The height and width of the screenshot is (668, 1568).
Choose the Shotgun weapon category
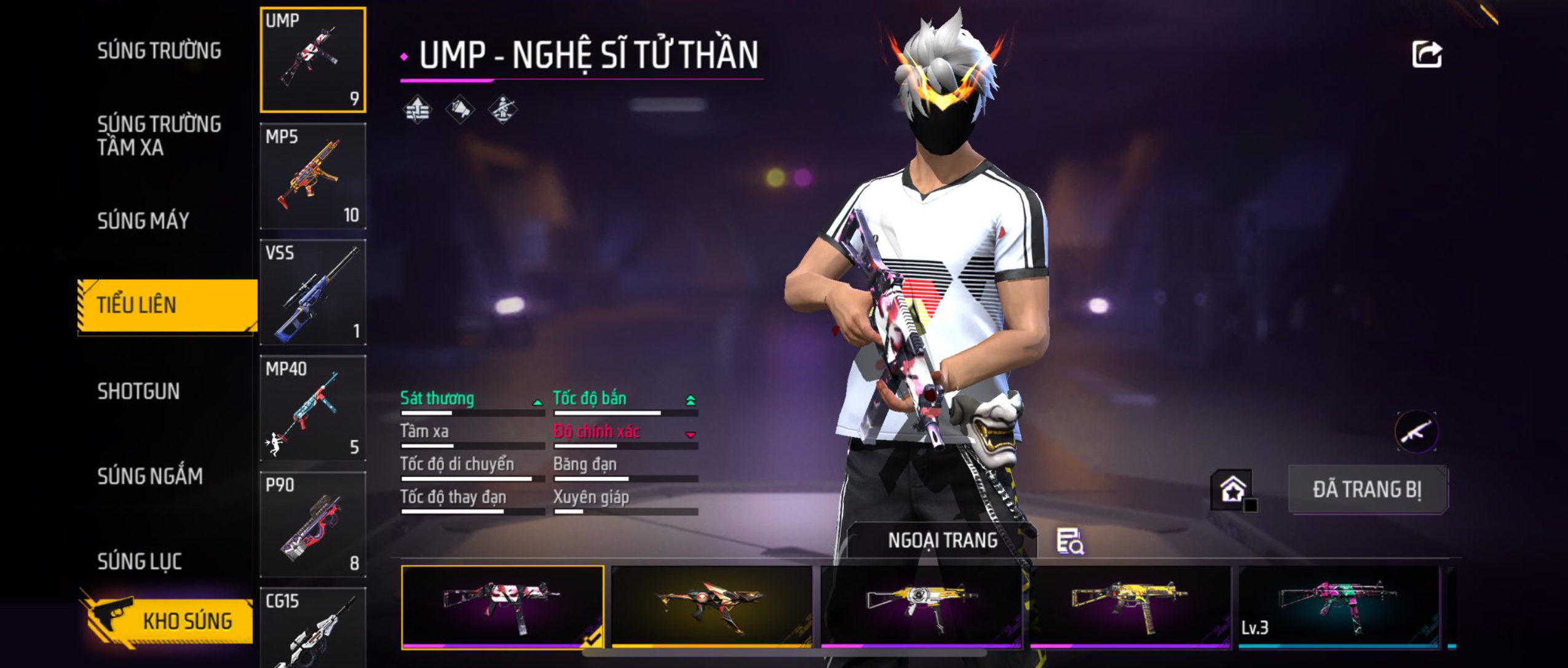pos(138,391)
